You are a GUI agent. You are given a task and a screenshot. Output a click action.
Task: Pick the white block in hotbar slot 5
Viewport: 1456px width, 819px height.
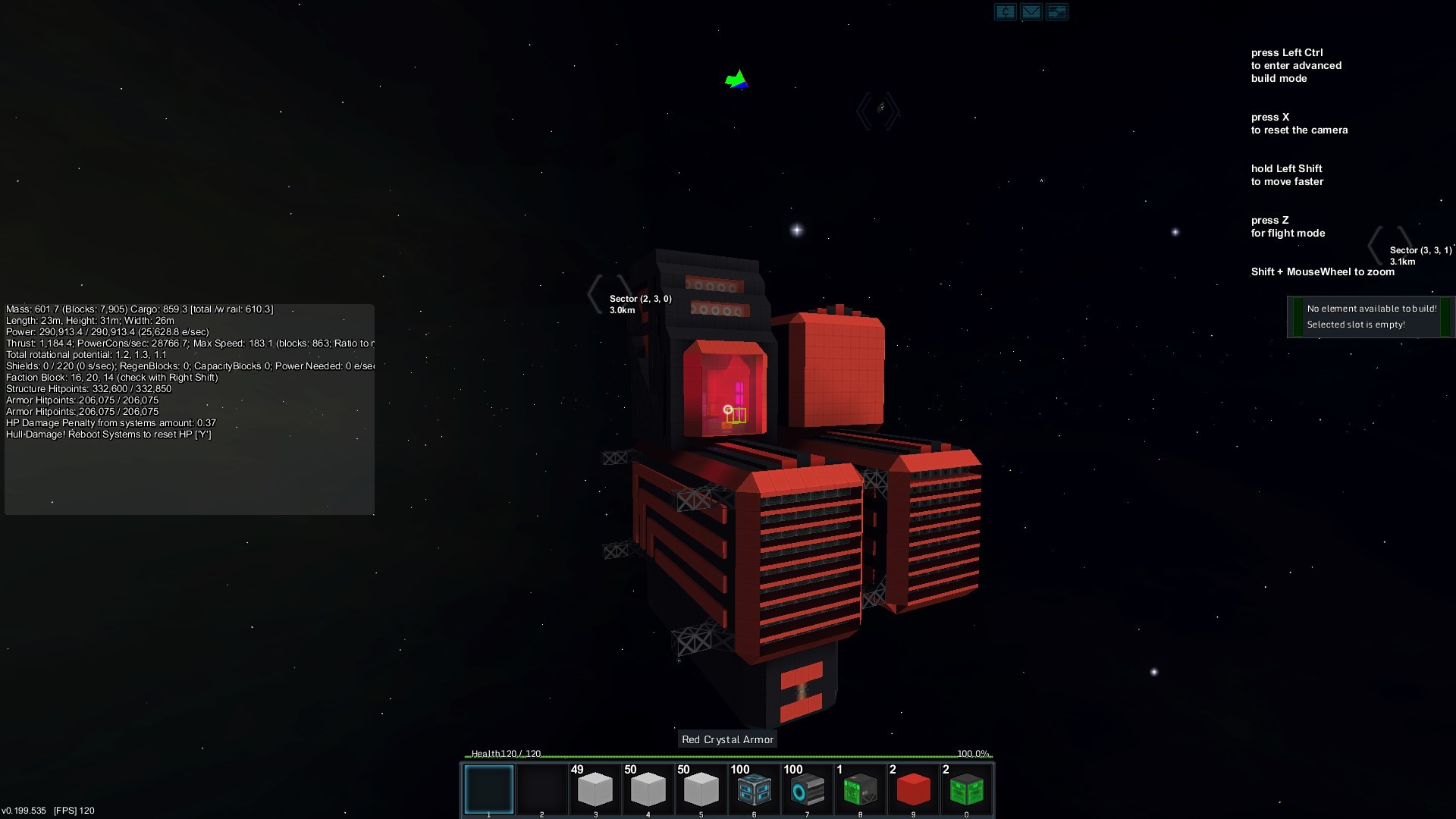click(x=701, y=789)
